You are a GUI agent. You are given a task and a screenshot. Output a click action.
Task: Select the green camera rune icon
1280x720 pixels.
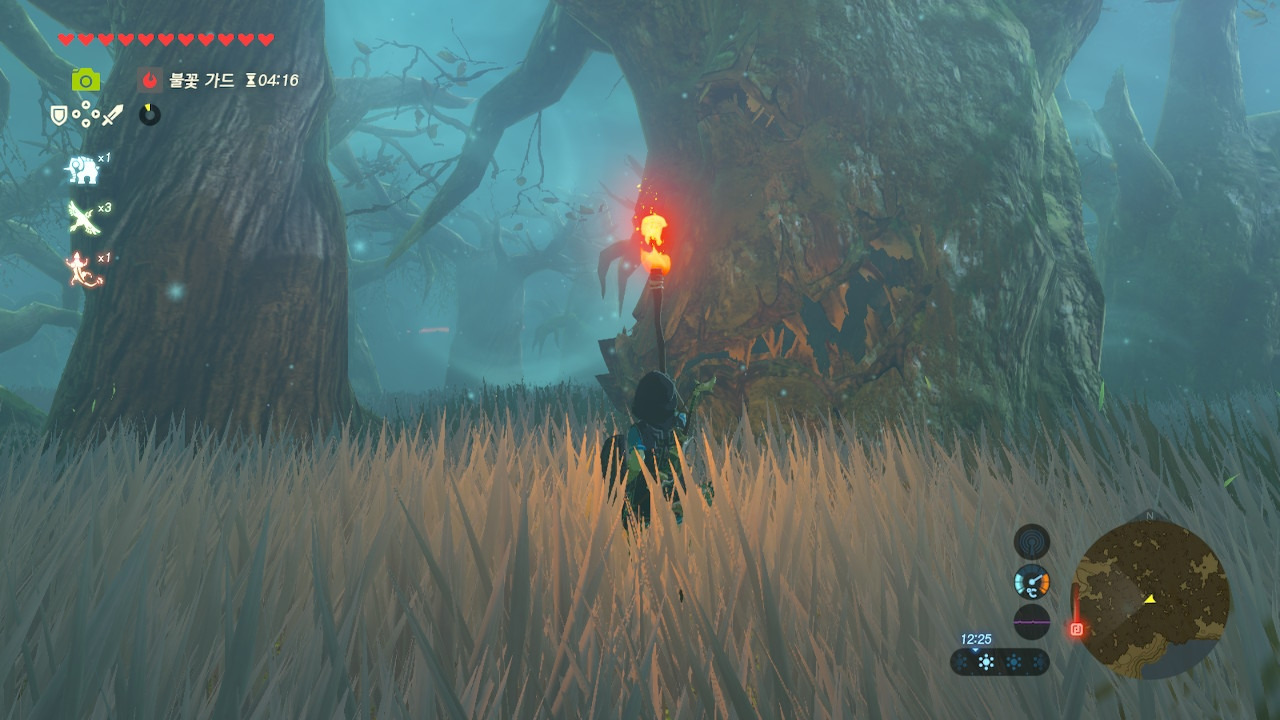coord(86,80)
